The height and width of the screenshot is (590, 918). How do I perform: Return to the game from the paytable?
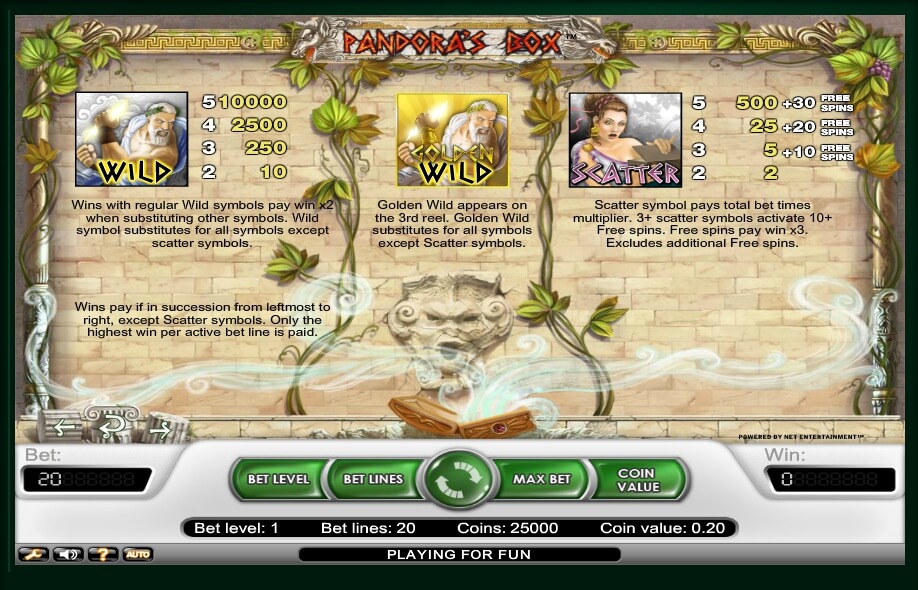(x=111, y=428)
